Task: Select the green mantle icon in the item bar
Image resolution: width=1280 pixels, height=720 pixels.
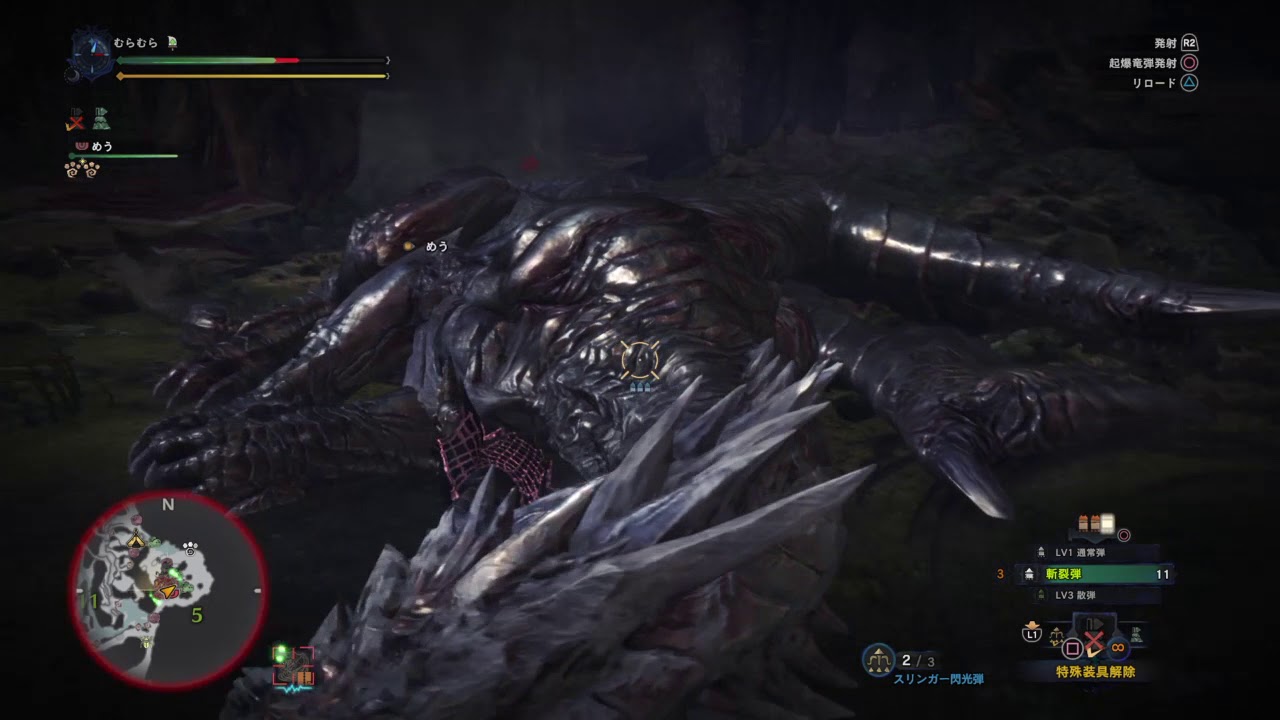Action: tap(1136, 635)
